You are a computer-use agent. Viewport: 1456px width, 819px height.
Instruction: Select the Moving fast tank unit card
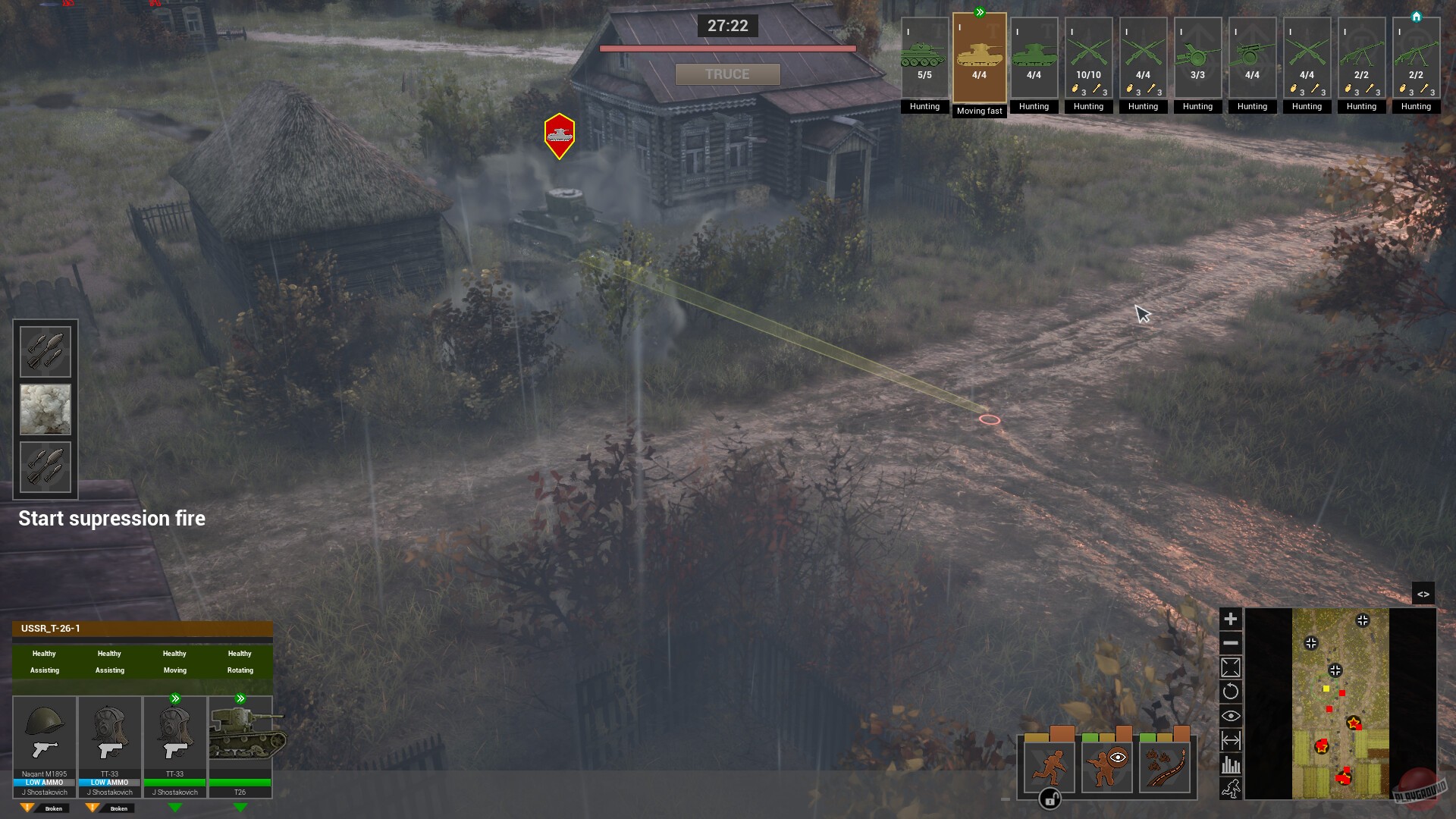click(980, 57)
